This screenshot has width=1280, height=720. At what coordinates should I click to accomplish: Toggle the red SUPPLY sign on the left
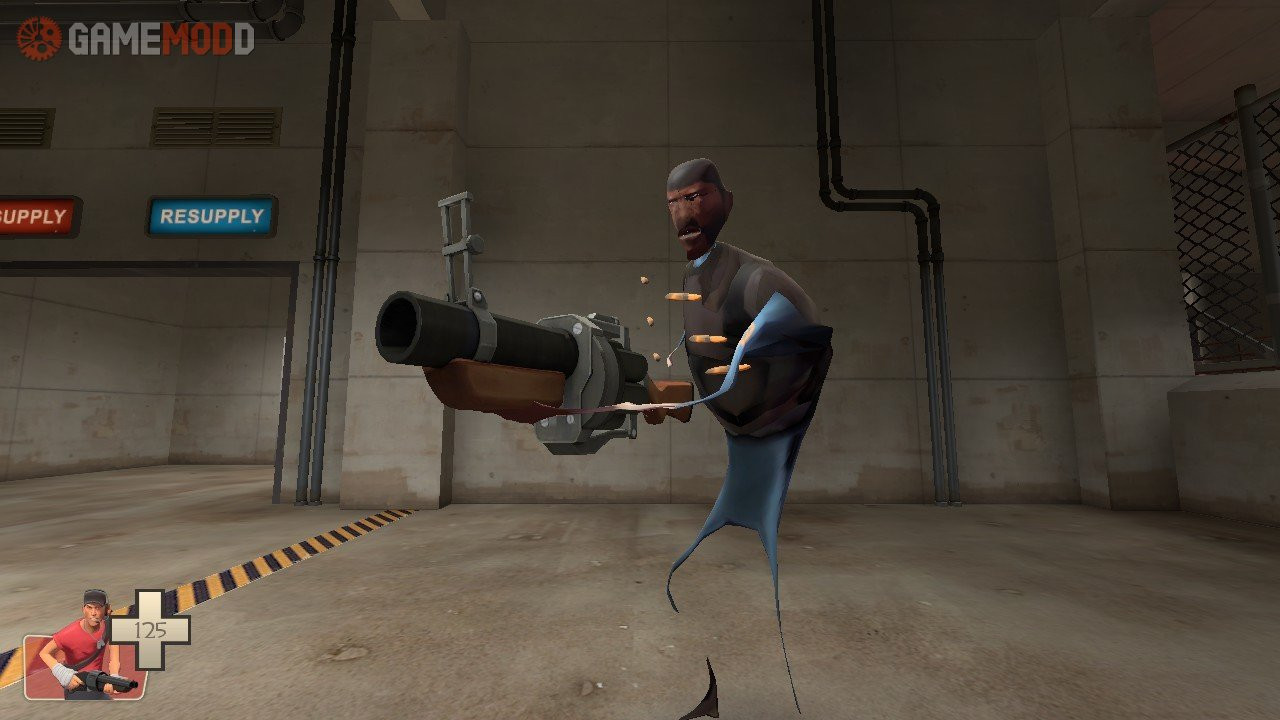35,216
